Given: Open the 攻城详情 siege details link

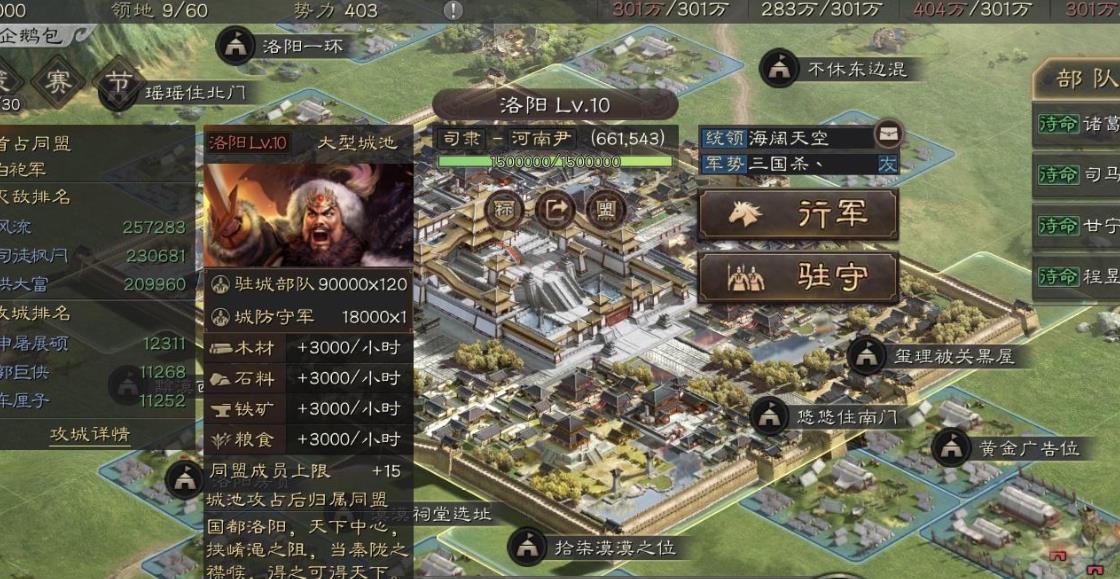Looking at the screenshot, I should (x=91, y=435).
